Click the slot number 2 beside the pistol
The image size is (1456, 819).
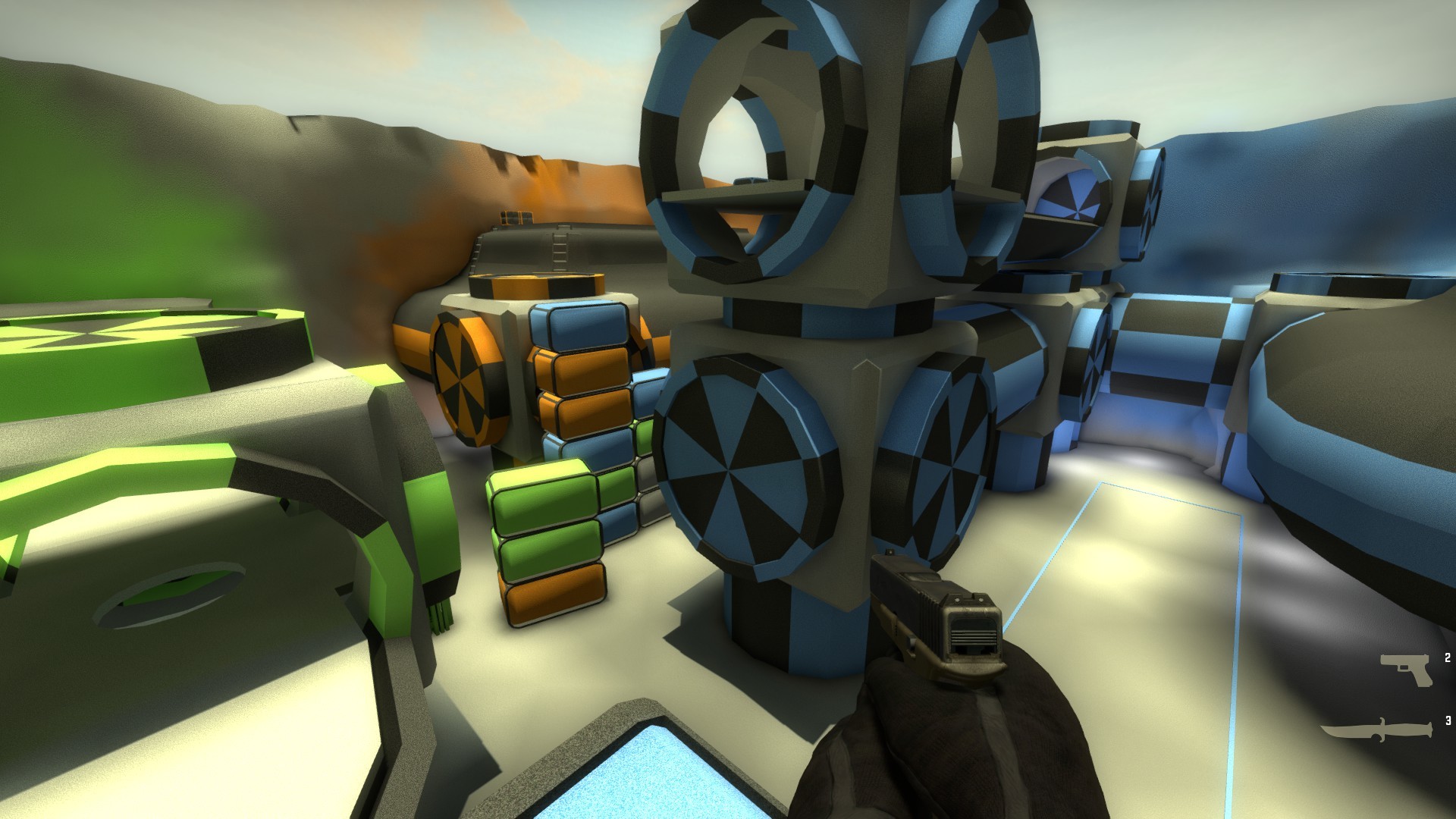tap(1448, 658)
